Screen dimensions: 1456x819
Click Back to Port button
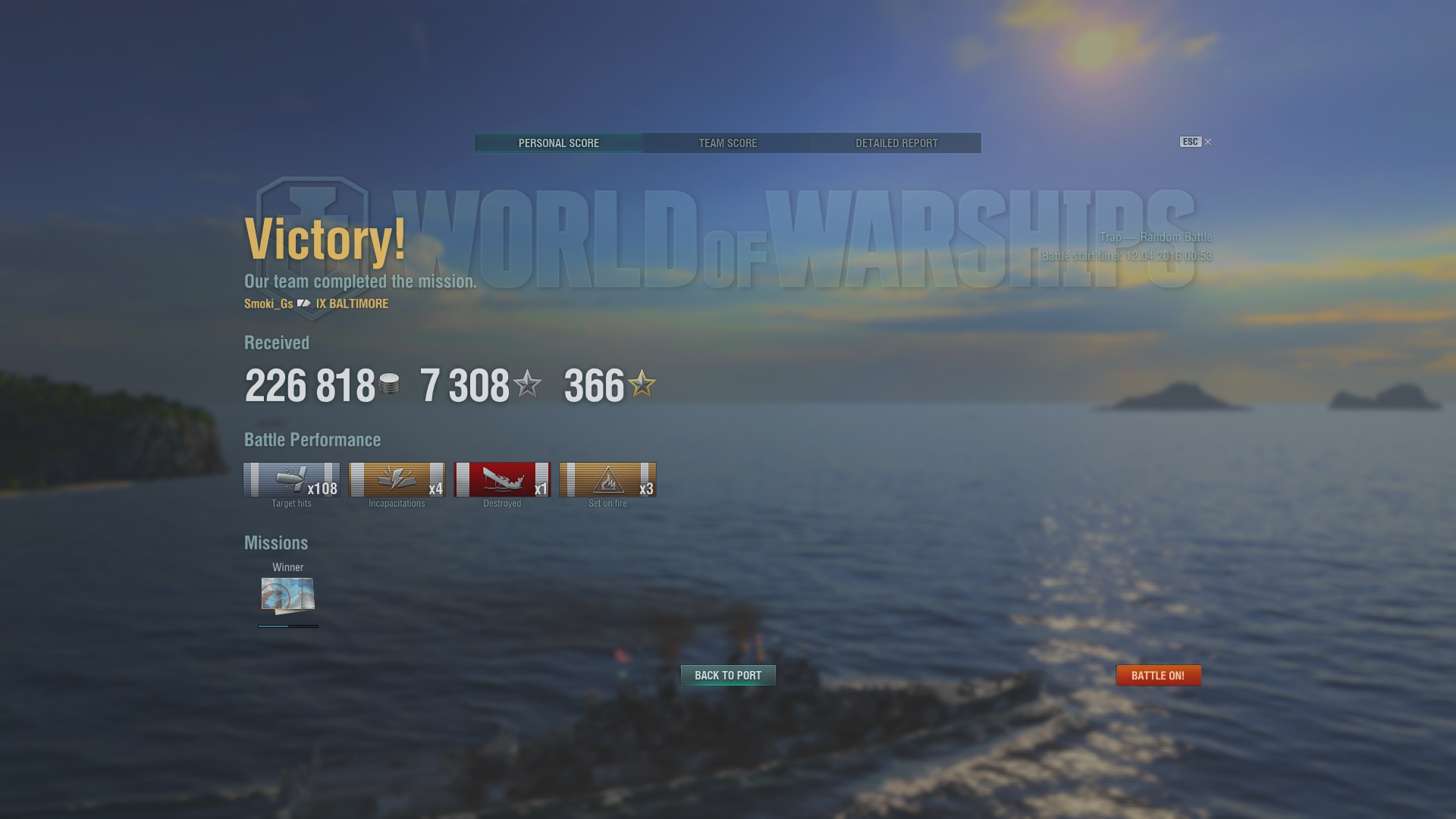click(x=728, y=676)
